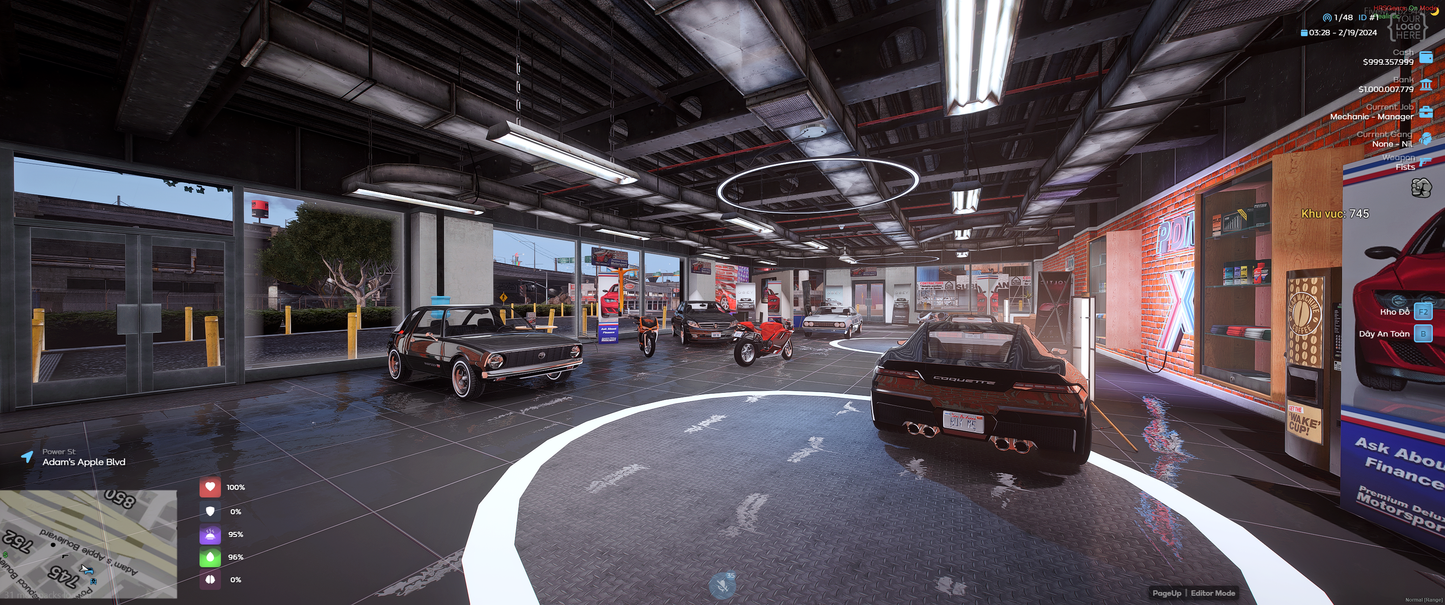Viewport: 1445px width, 605px height.
Task: Toggle the muted microphone voice icon
Action: click(x=722, y=585)
